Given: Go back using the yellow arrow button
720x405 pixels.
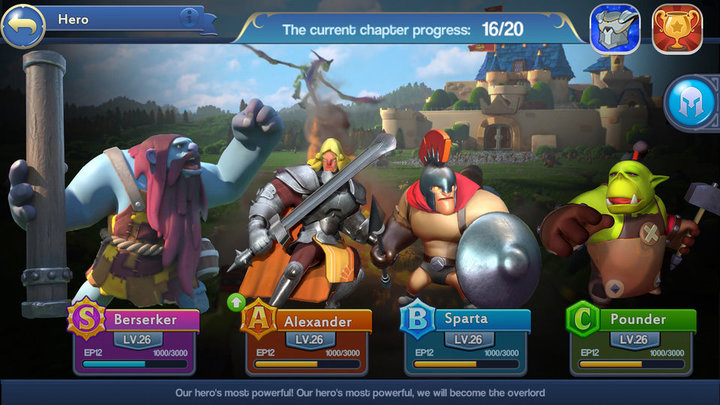Looking at the screenshot, I should pos(23,24).
